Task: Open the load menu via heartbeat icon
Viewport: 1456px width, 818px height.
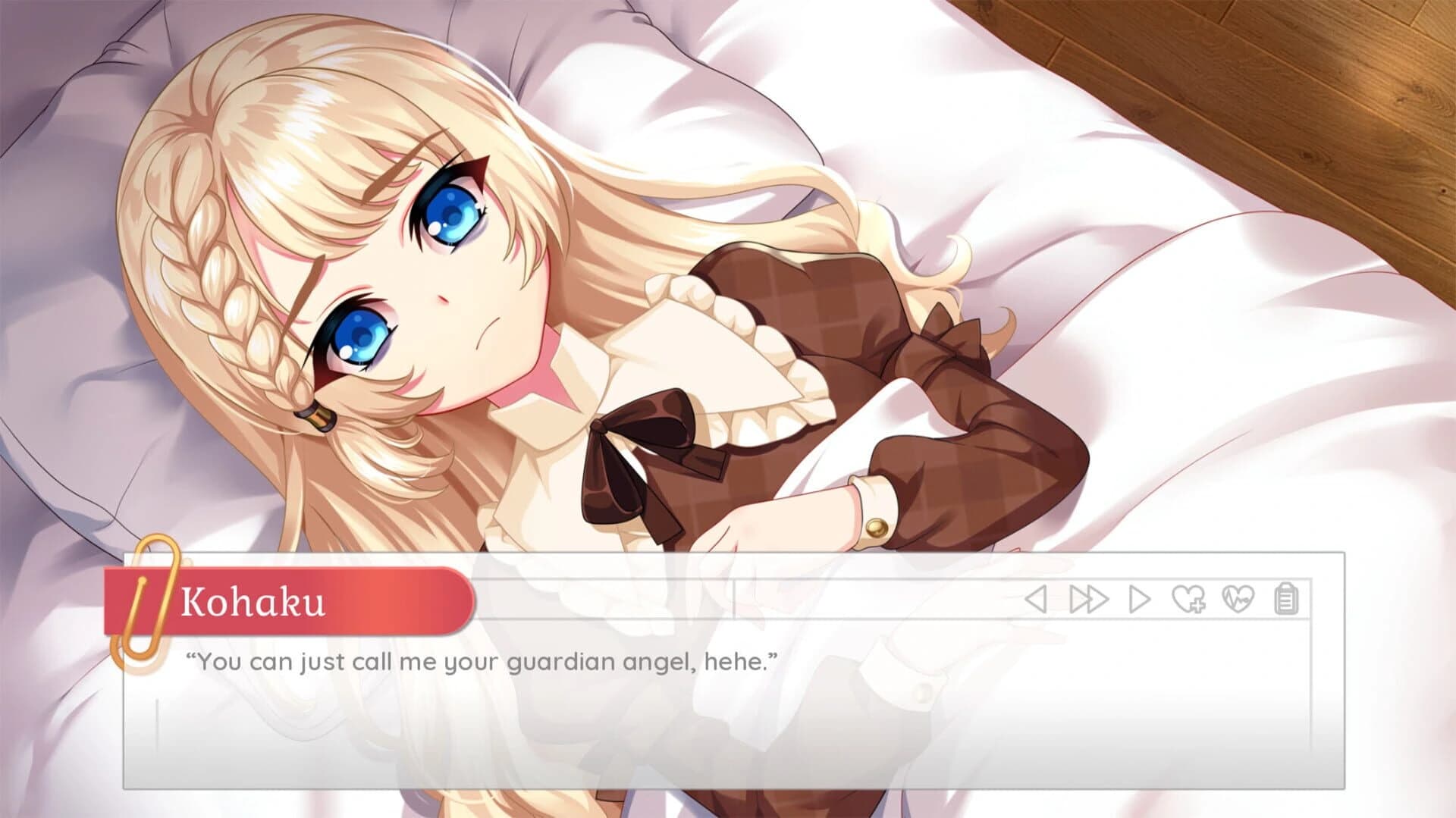Action: [1238, 597]
